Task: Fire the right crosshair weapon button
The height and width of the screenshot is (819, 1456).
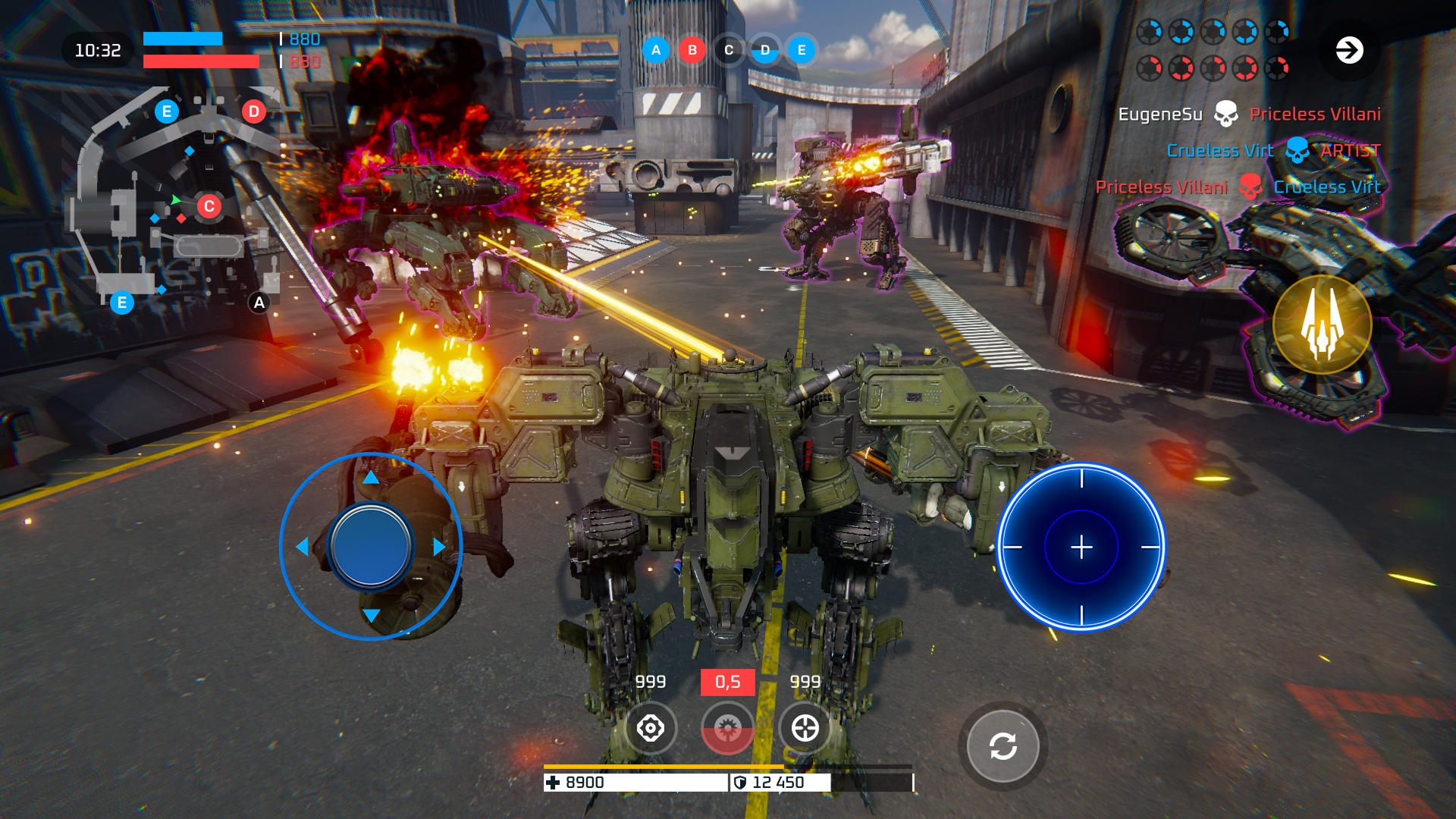Action: (x=806, y=729)
